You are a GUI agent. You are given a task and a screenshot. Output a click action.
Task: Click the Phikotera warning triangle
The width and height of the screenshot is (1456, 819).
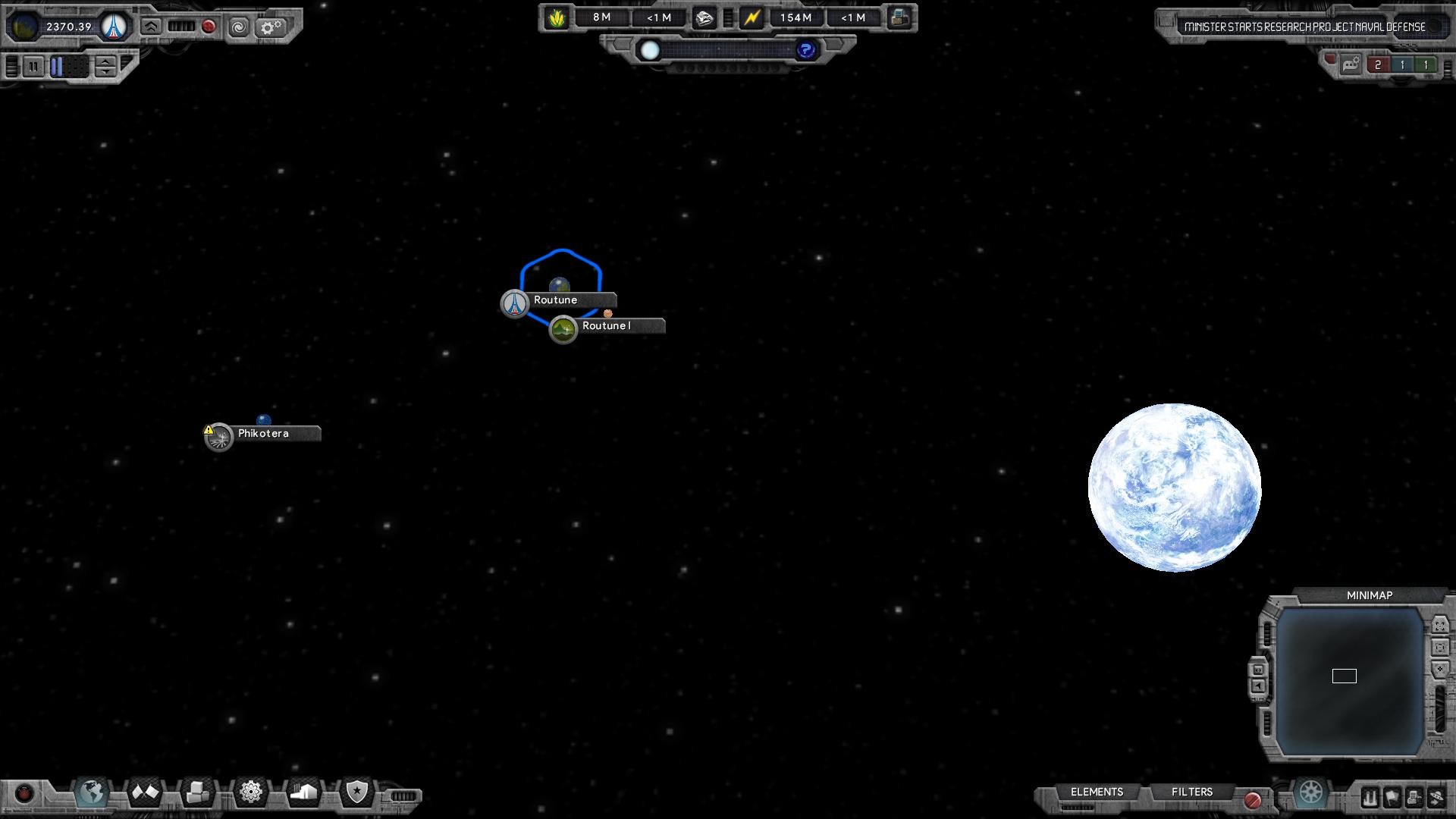207,429
